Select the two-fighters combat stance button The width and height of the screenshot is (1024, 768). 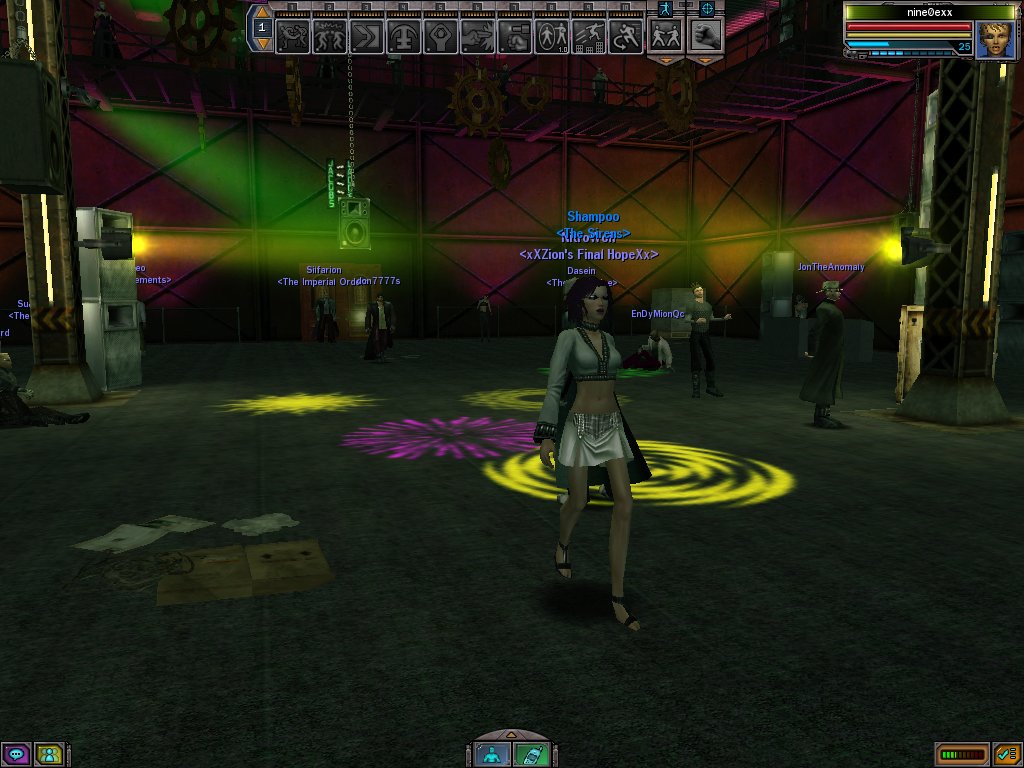pos(664,35)
